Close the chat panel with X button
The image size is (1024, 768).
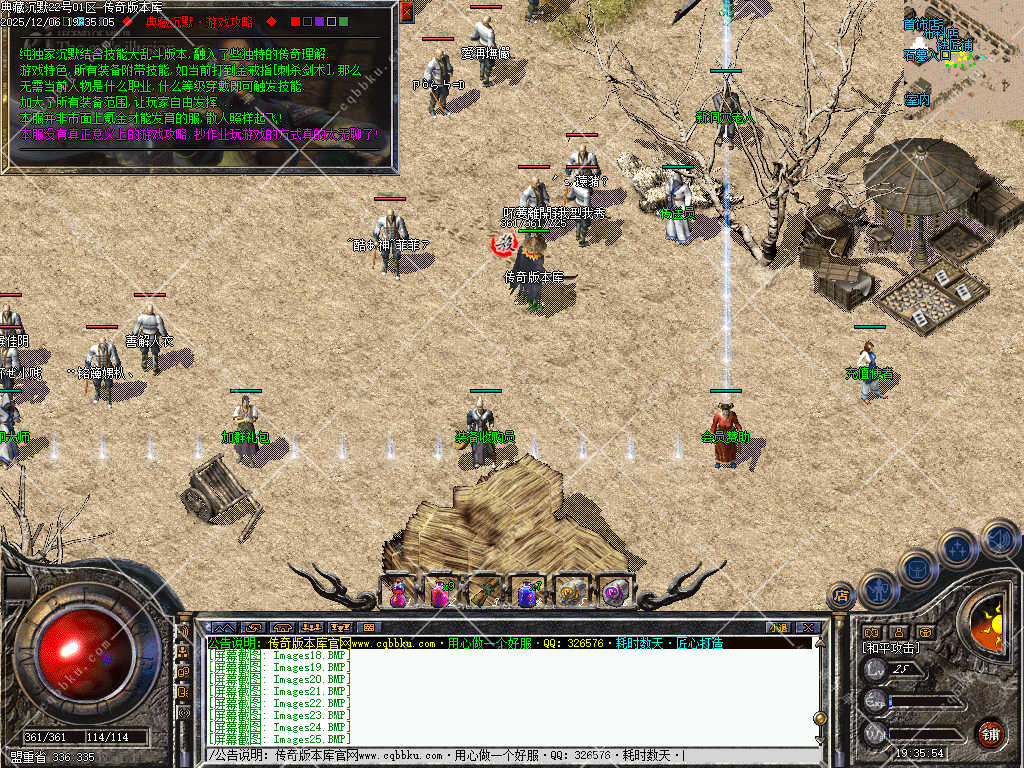pos(808,628)
